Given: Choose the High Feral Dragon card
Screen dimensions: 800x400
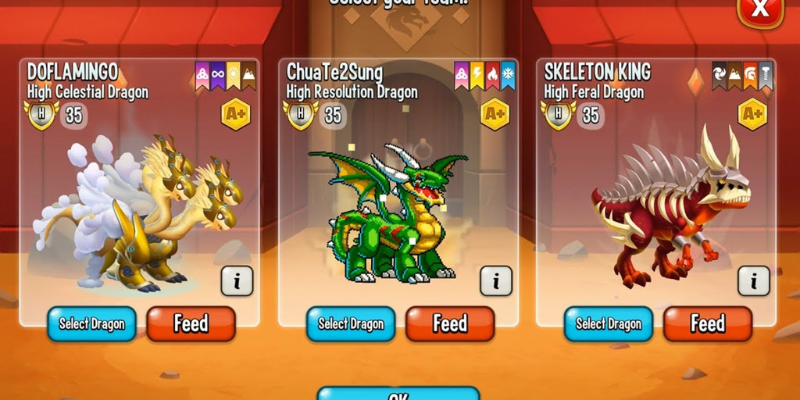Looking at the screenshot, I should click(655, 200).
